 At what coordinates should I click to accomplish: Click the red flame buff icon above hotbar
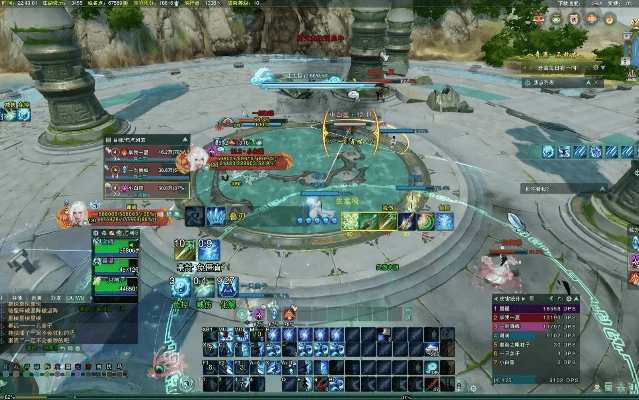click(289, 314)
